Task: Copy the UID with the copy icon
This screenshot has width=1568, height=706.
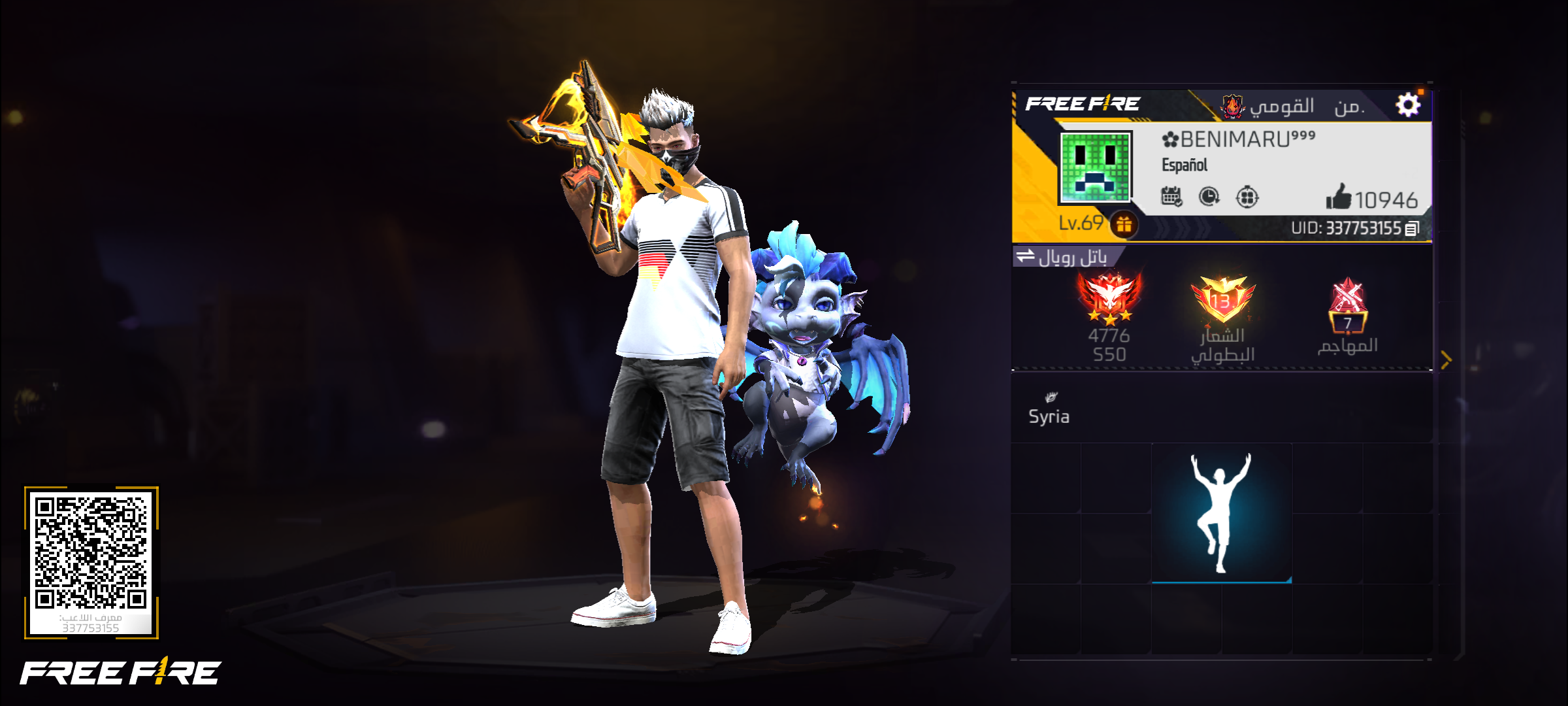Action: tap(1412, 228)
